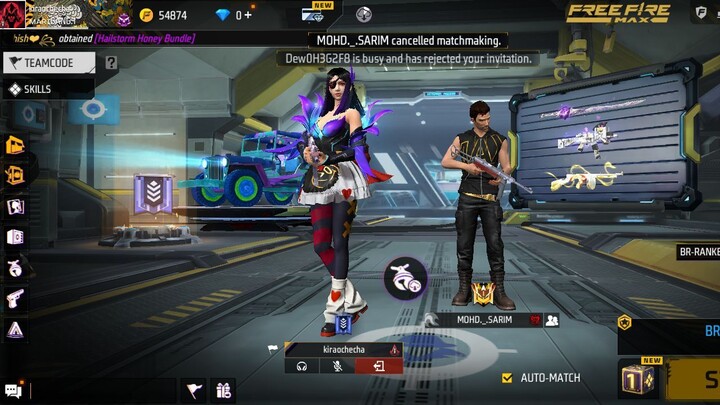The width and height of the screenshot is (720, 405).
Task: Open the TEAMCODE panel
Action: point(50,62)
